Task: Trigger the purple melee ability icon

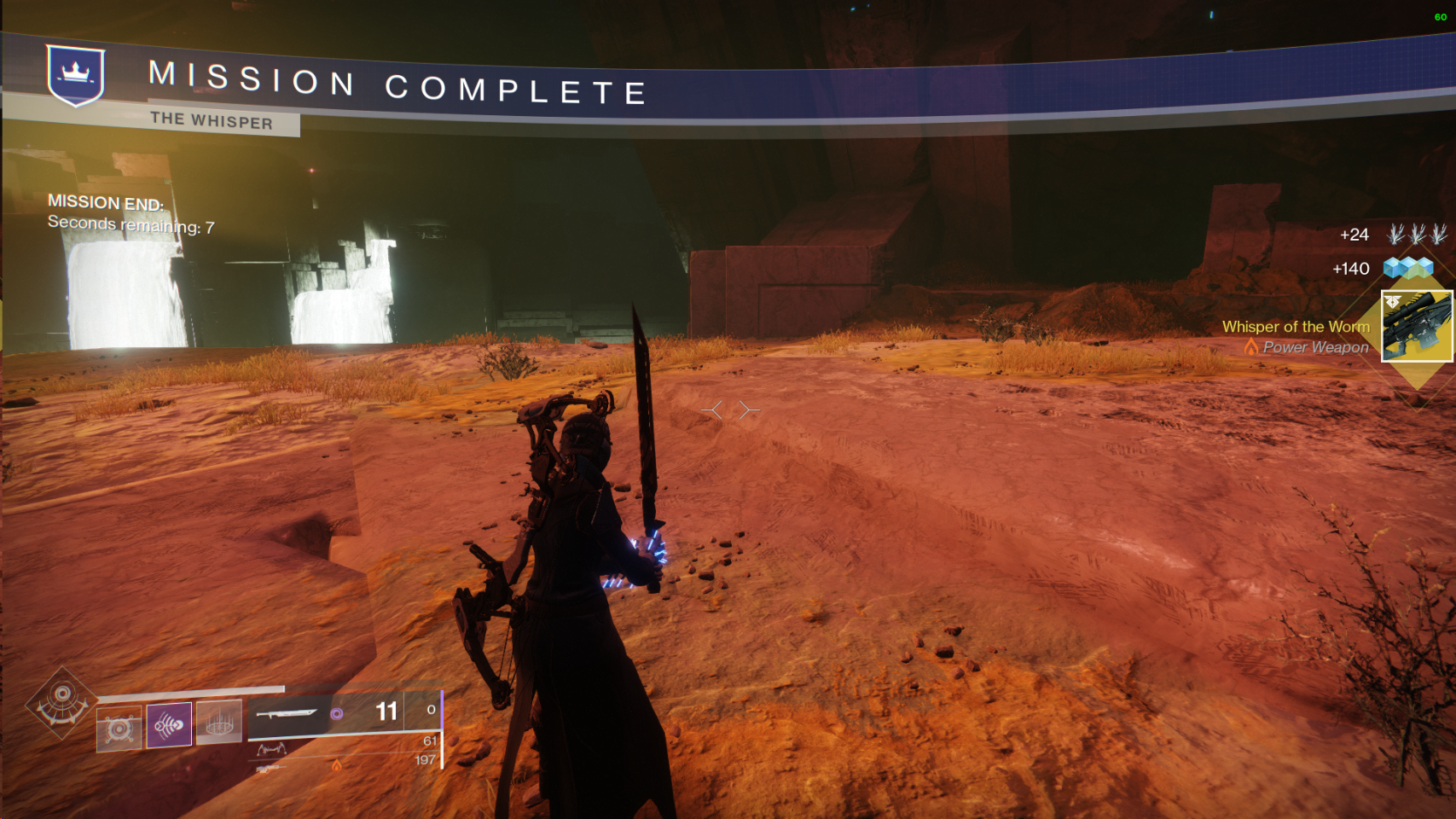Action: [169, 725]
